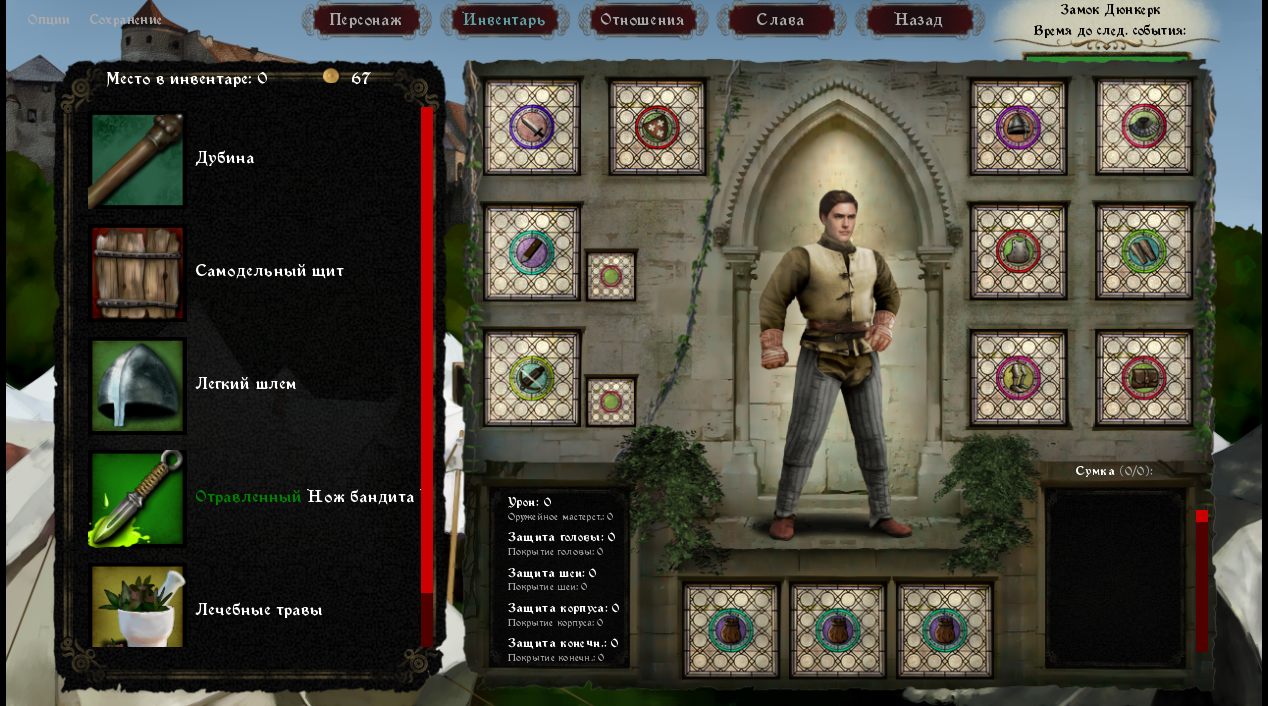Open the Опции options menu
The width and height of the screenshot is (1268, 706).
[48, 20]
